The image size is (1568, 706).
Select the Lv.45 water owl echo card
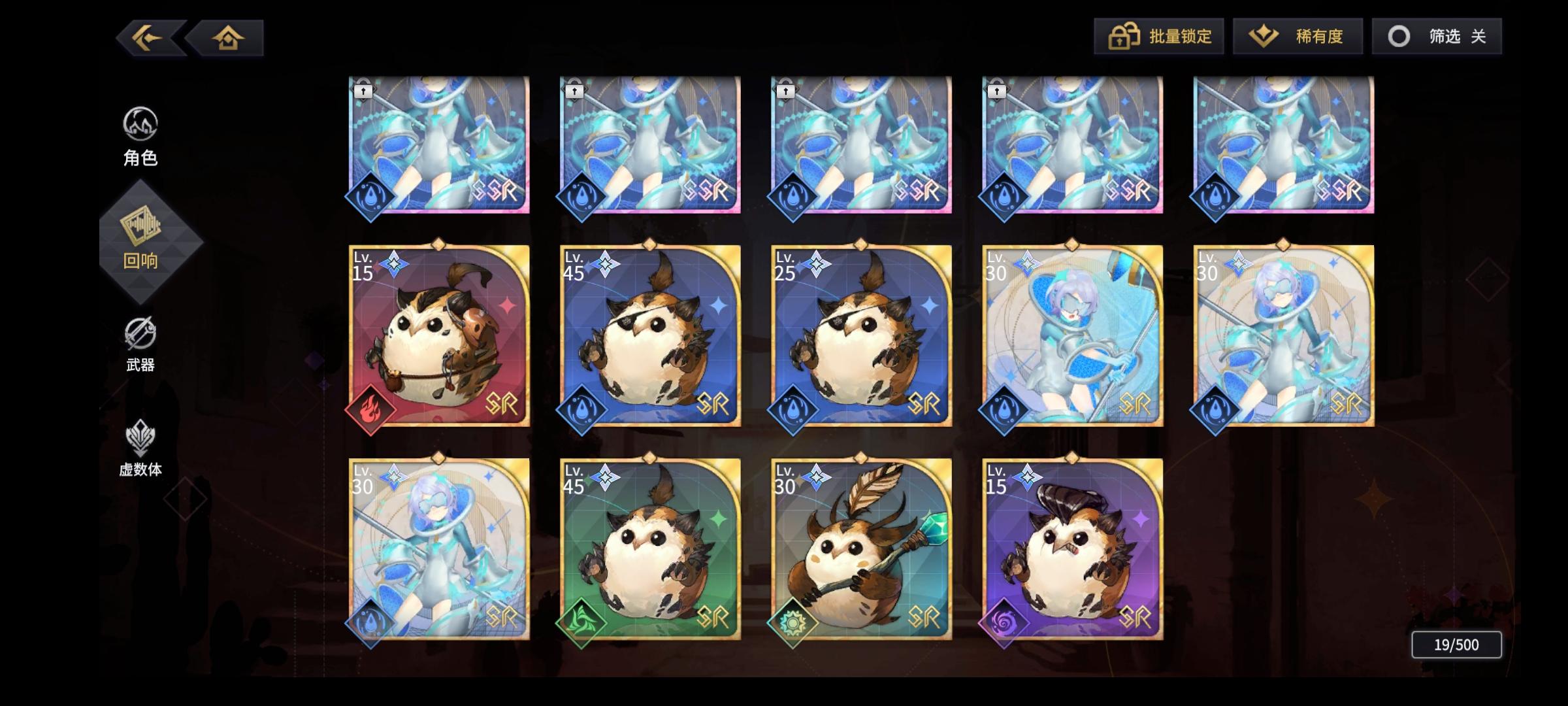649,337
